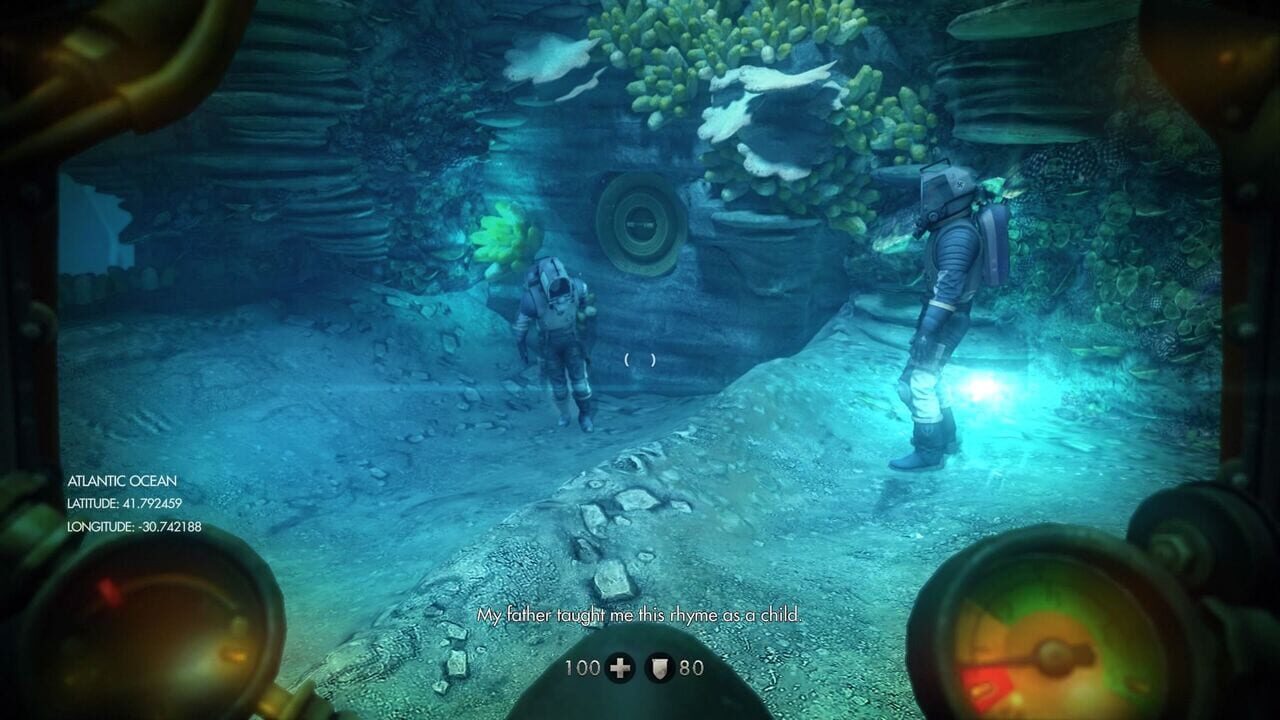Toggle the red warning lamp on the left instrument panel
This screenshot has height=720, width=1280.
click(107, 590)
